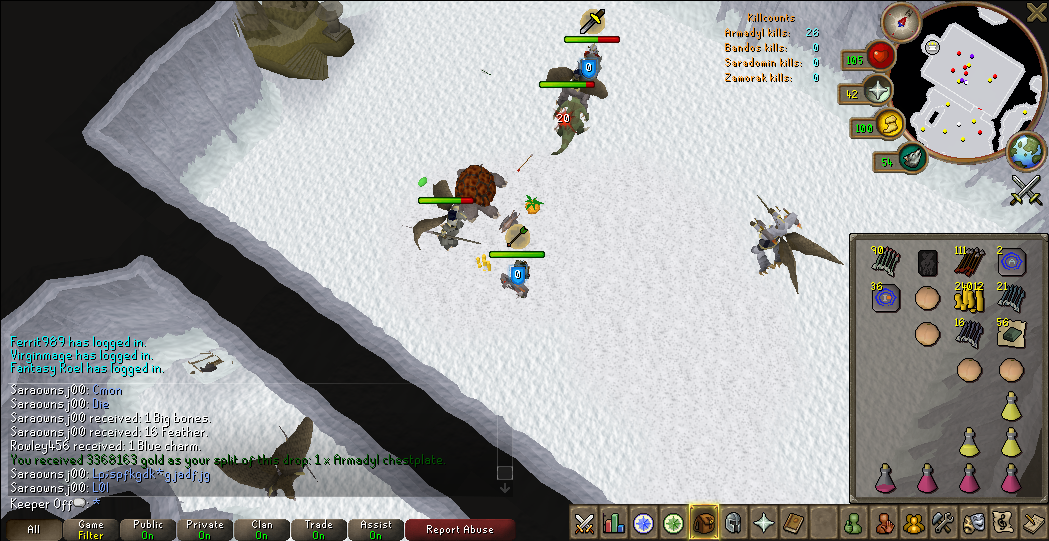This screenshot has height=541, width=1049.
Task: Click the compass to face north
Action: click(908, 17)
